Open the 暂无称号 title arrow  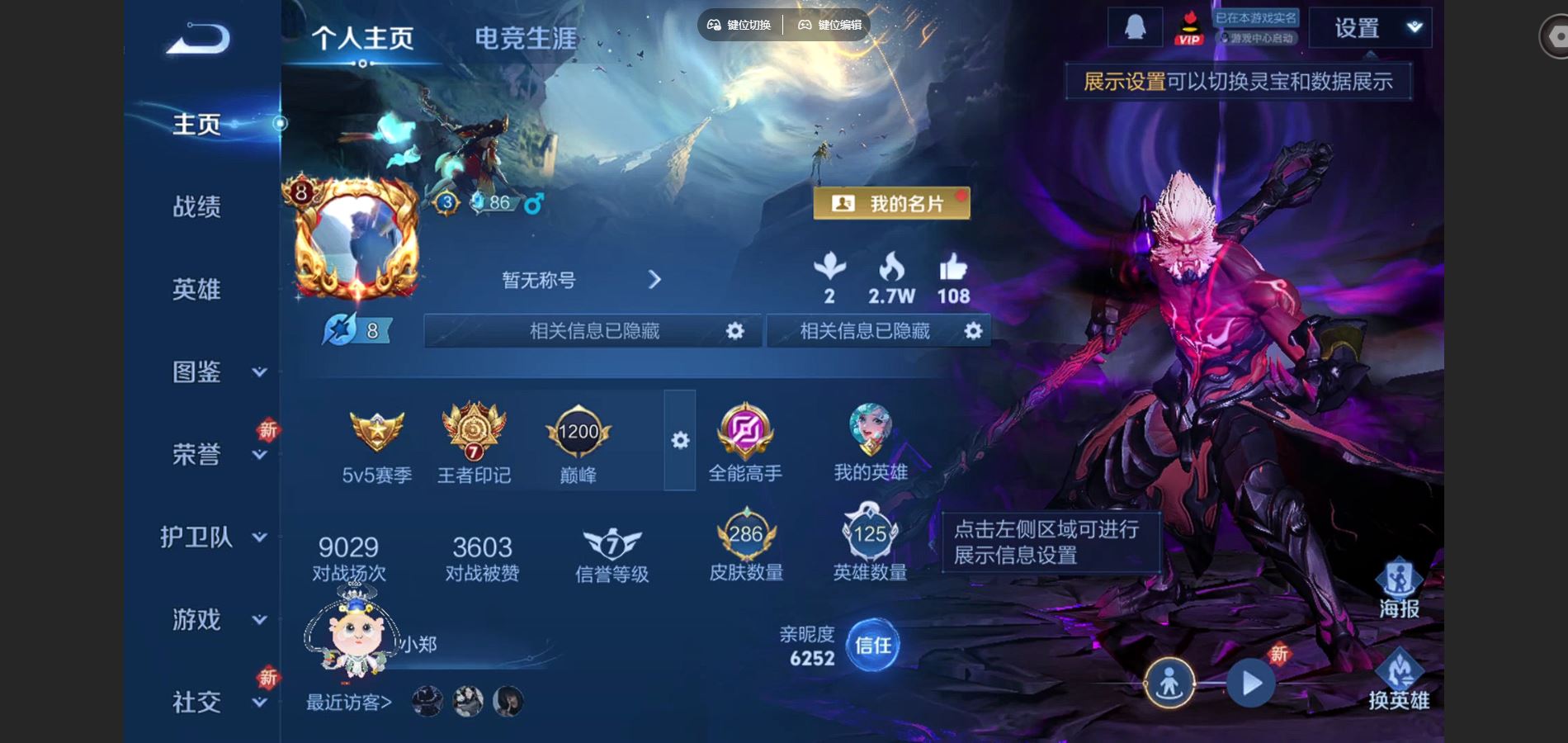pyautogui.click(x=654, y=281)
